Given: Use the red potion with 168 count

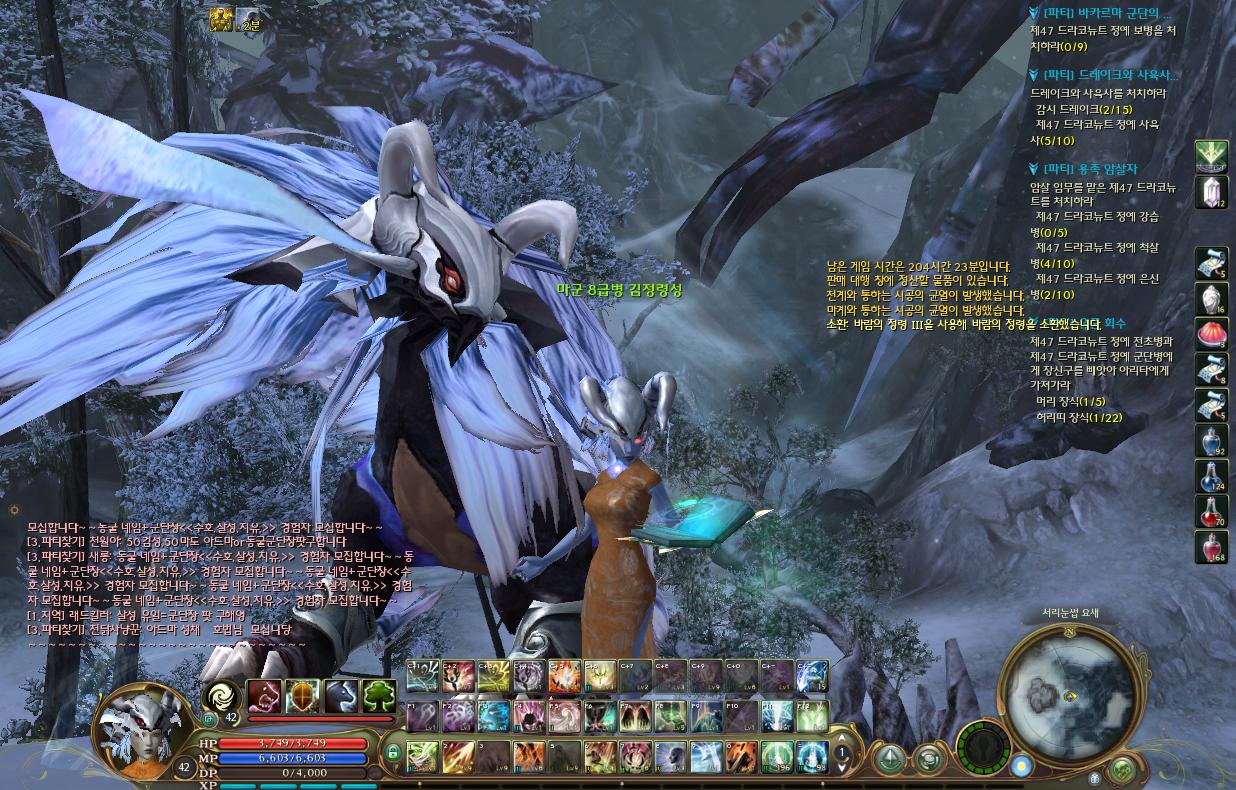Looking at the screenshot, I should (x=1211, y=548).
